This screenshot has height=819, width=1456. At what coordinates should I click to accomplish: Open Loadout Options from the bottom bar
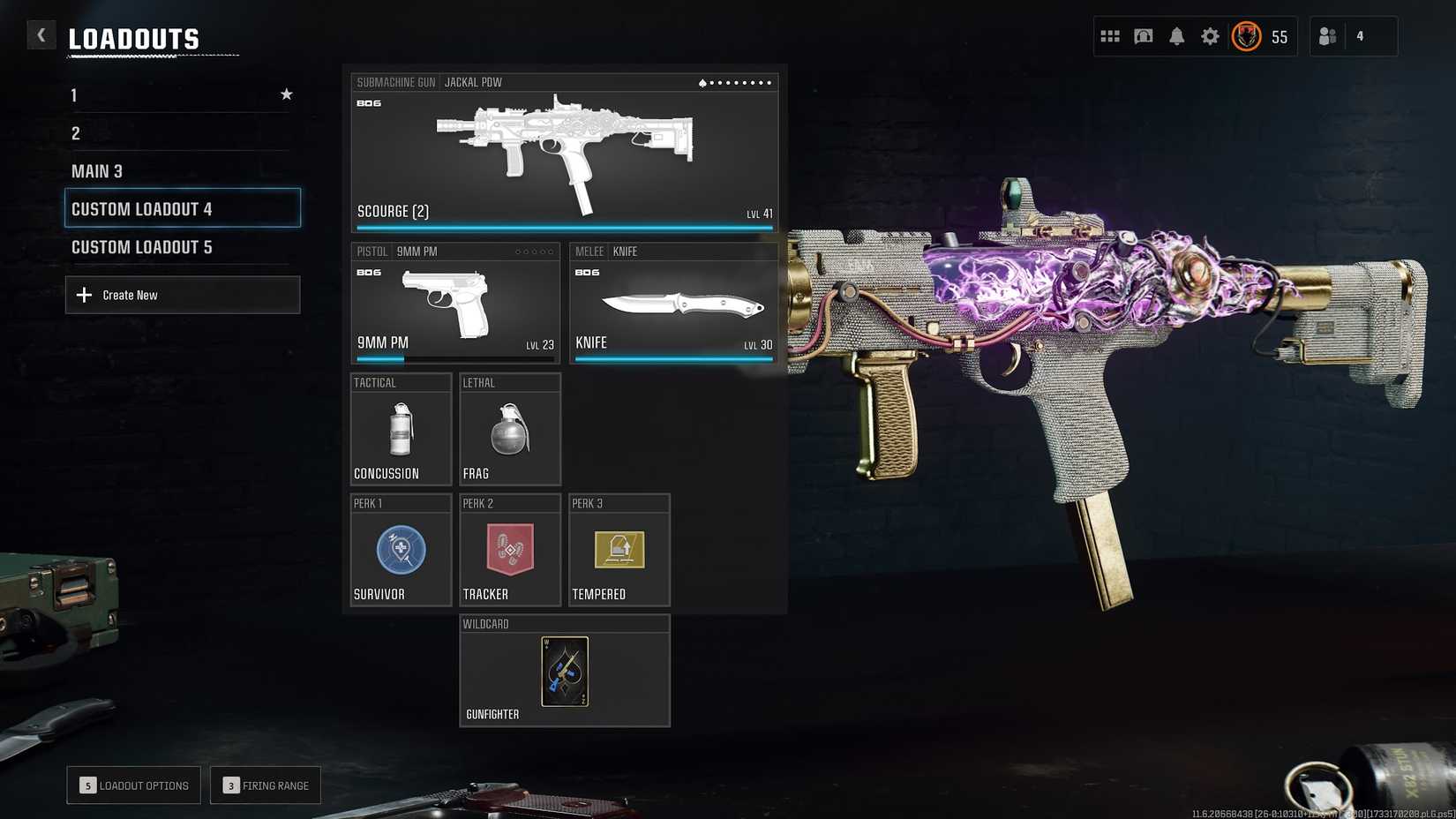point(133,785)
